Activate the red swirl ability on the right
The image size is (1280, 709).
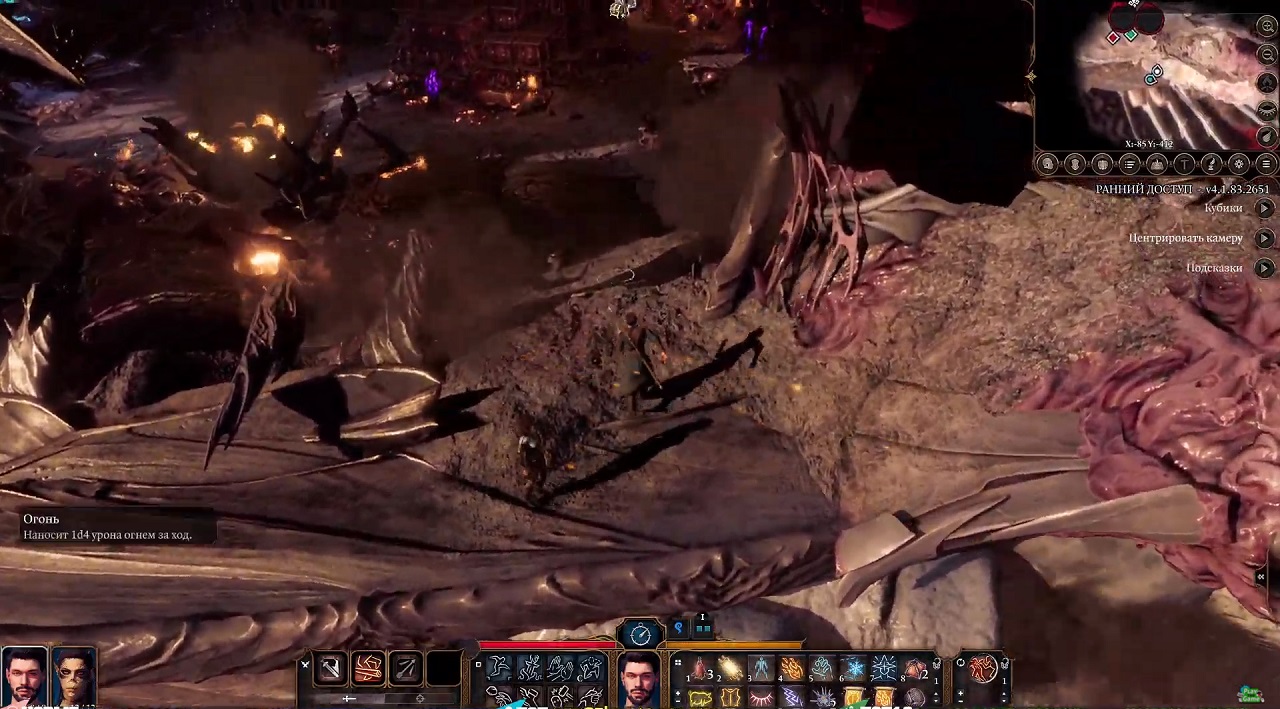pos(984,667)
